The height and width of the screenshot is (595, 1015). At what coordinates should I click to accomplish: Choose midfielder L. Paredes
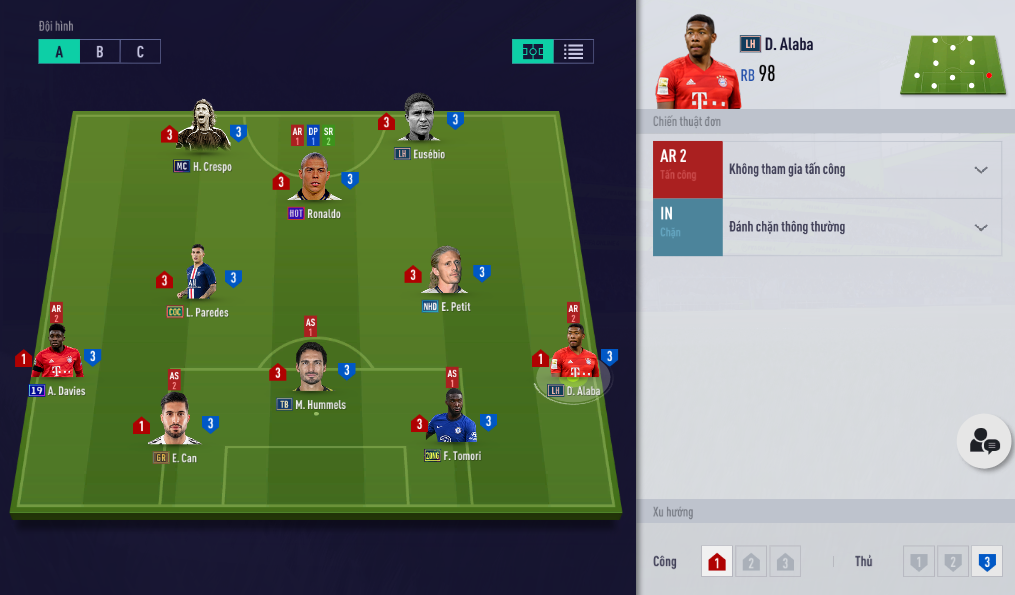pyautogui.click(x=197, y=275)
